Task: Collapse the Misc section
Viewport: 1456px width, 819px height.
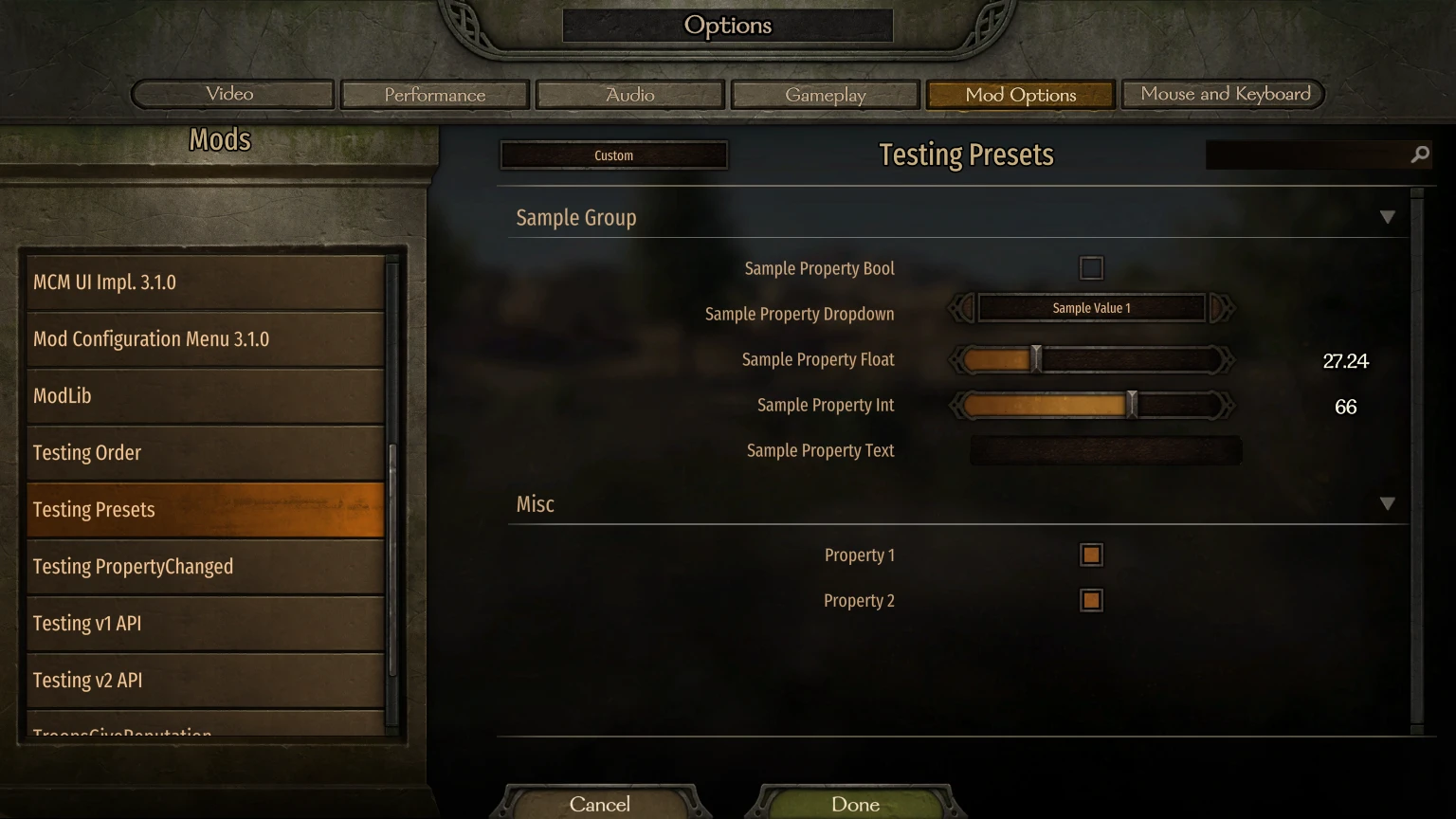Action: (1388, 503)
